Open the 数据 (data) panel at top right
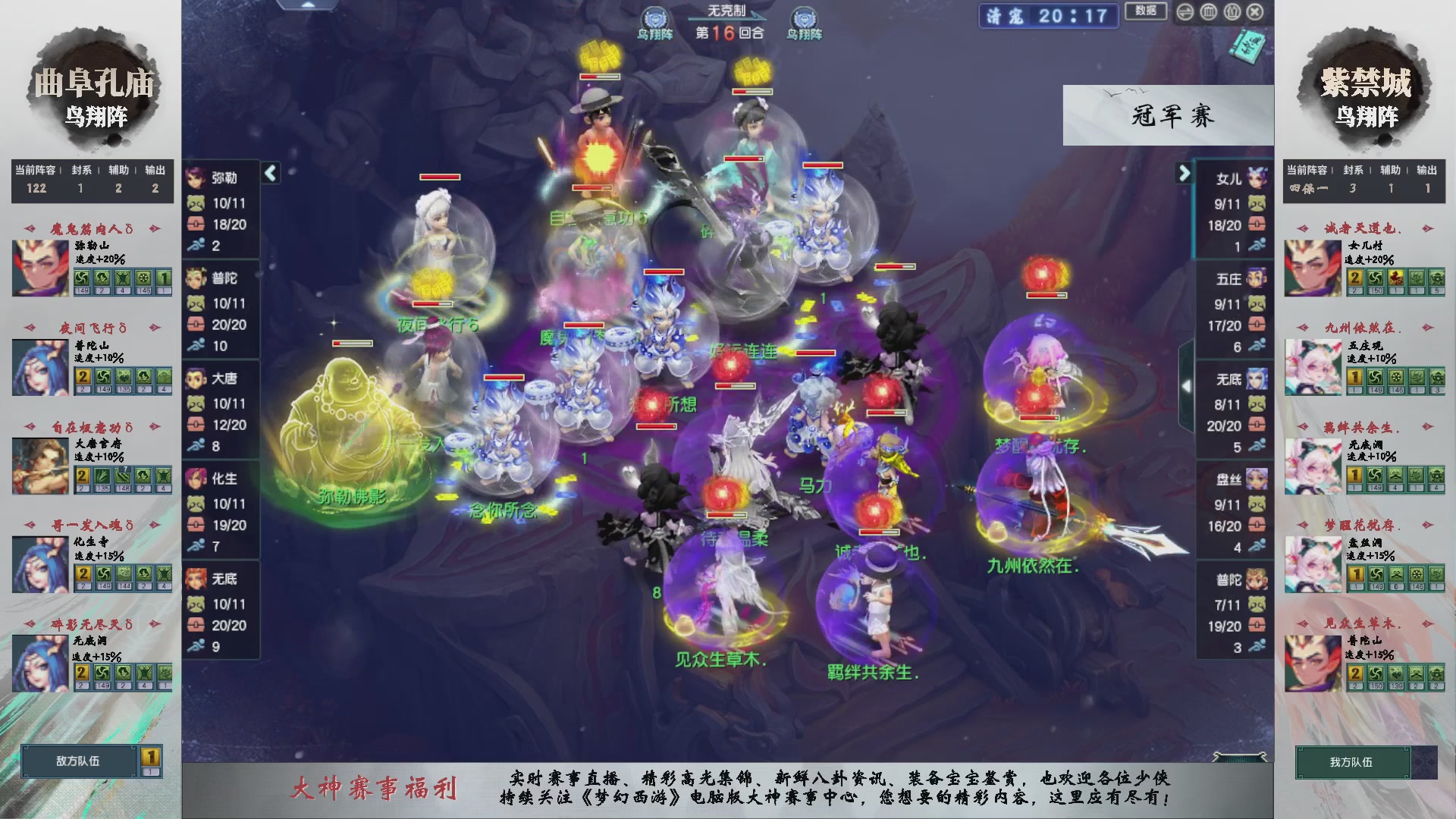The image size is (1456, 819). [1146, 11]
